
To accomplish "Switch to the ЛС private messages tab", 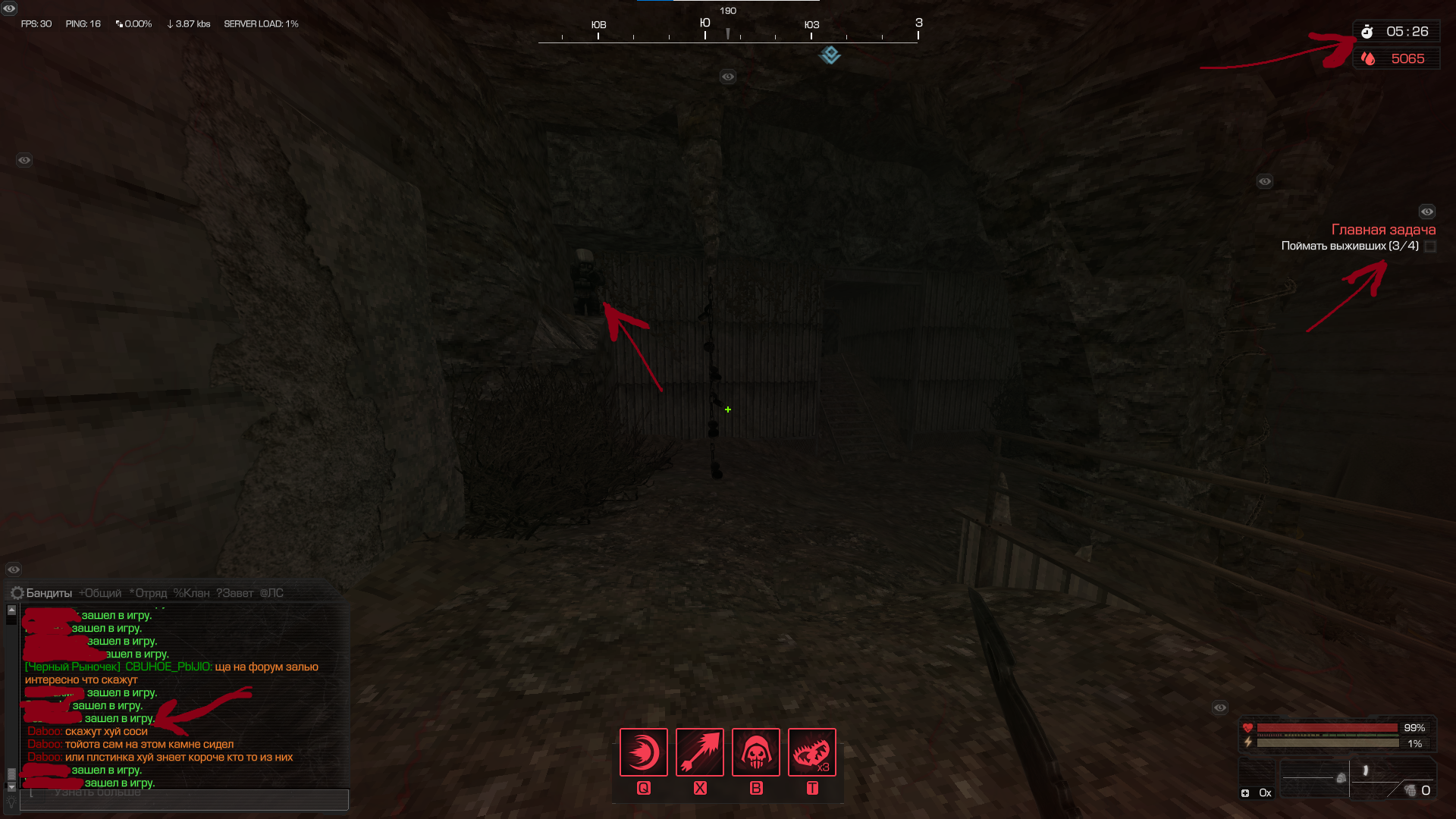I will (x=271, y=593).
